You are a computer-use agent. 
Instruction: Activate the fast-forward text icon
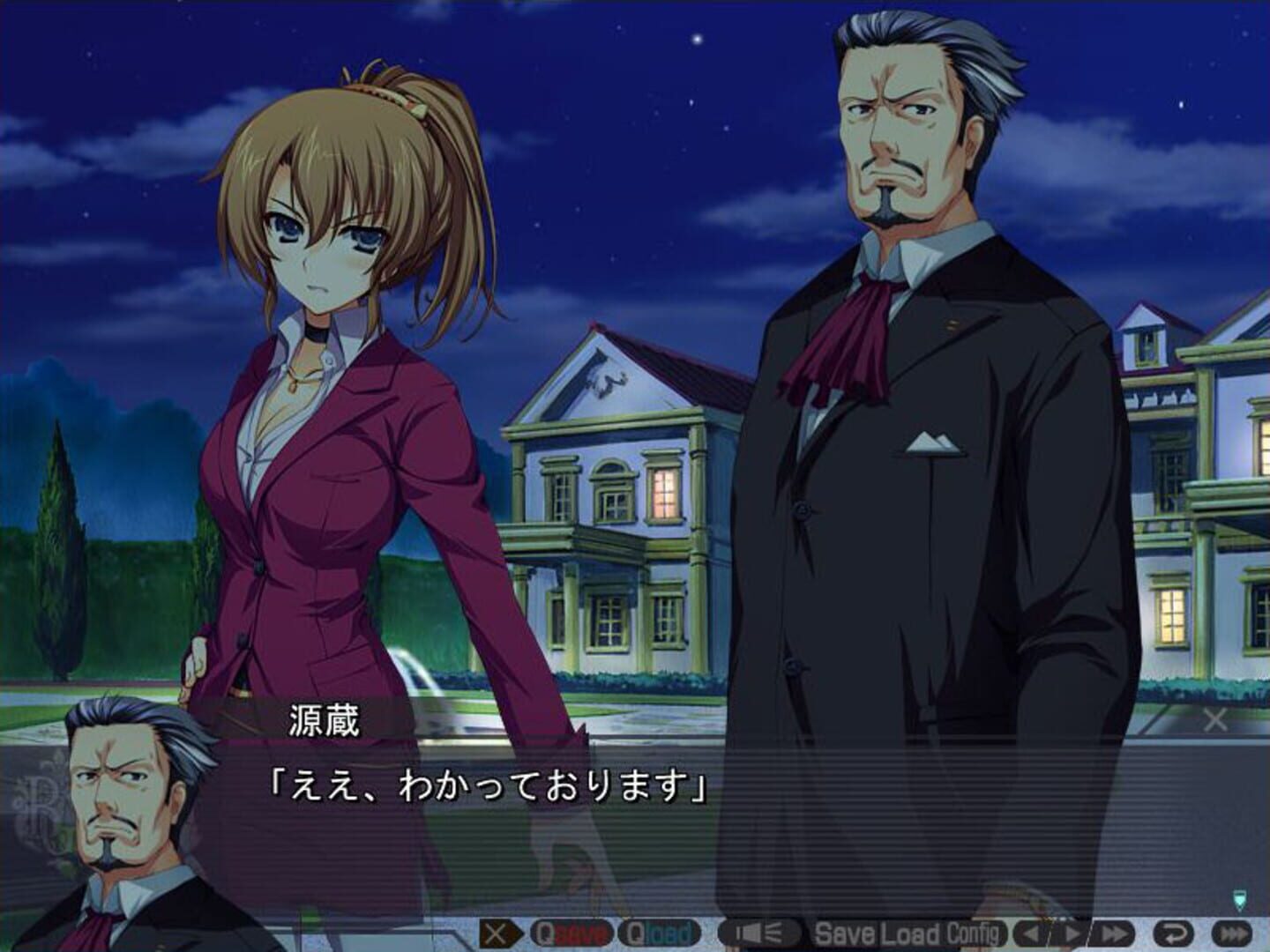(x=1111, y=931)
